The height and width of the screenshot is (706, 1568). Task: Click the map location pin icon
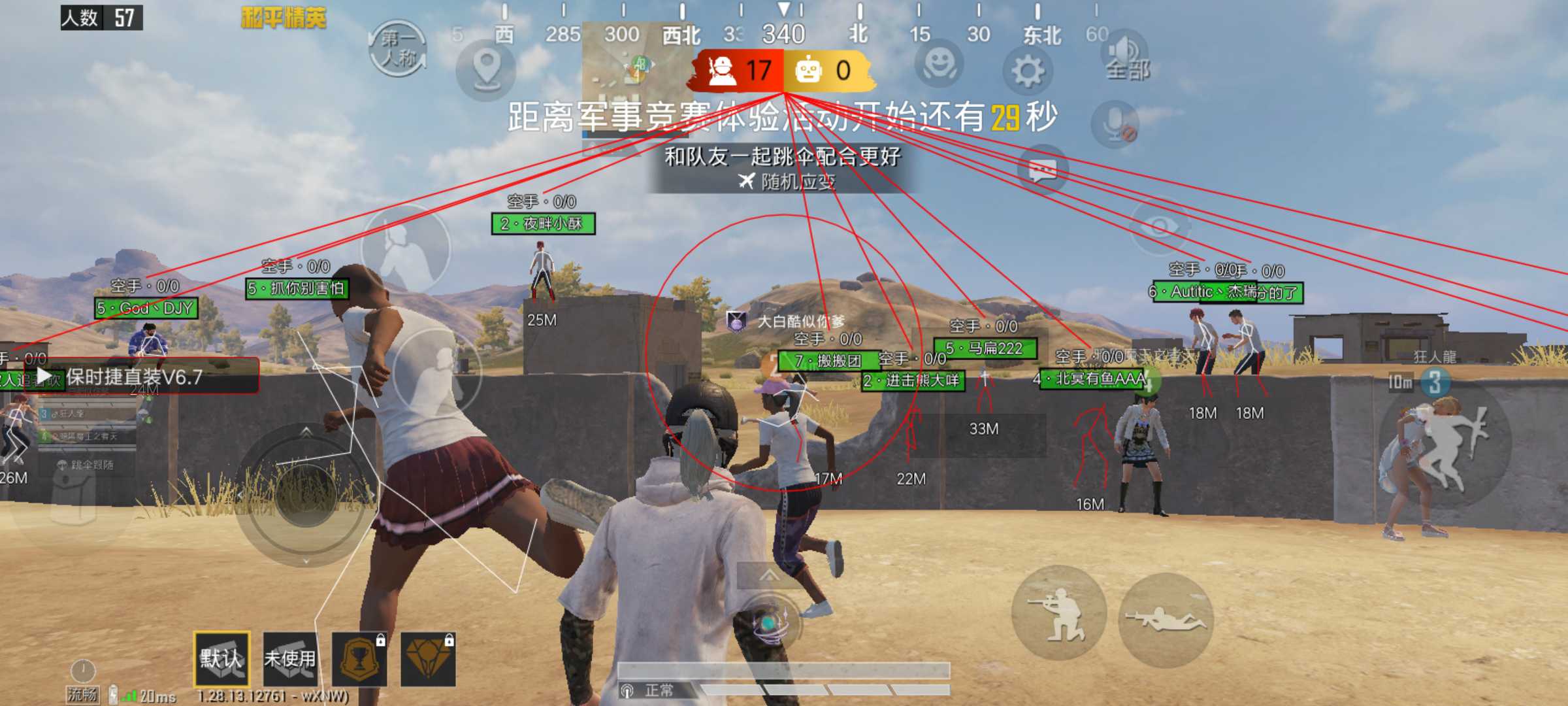pyautogui.click(x=486, y=68)
